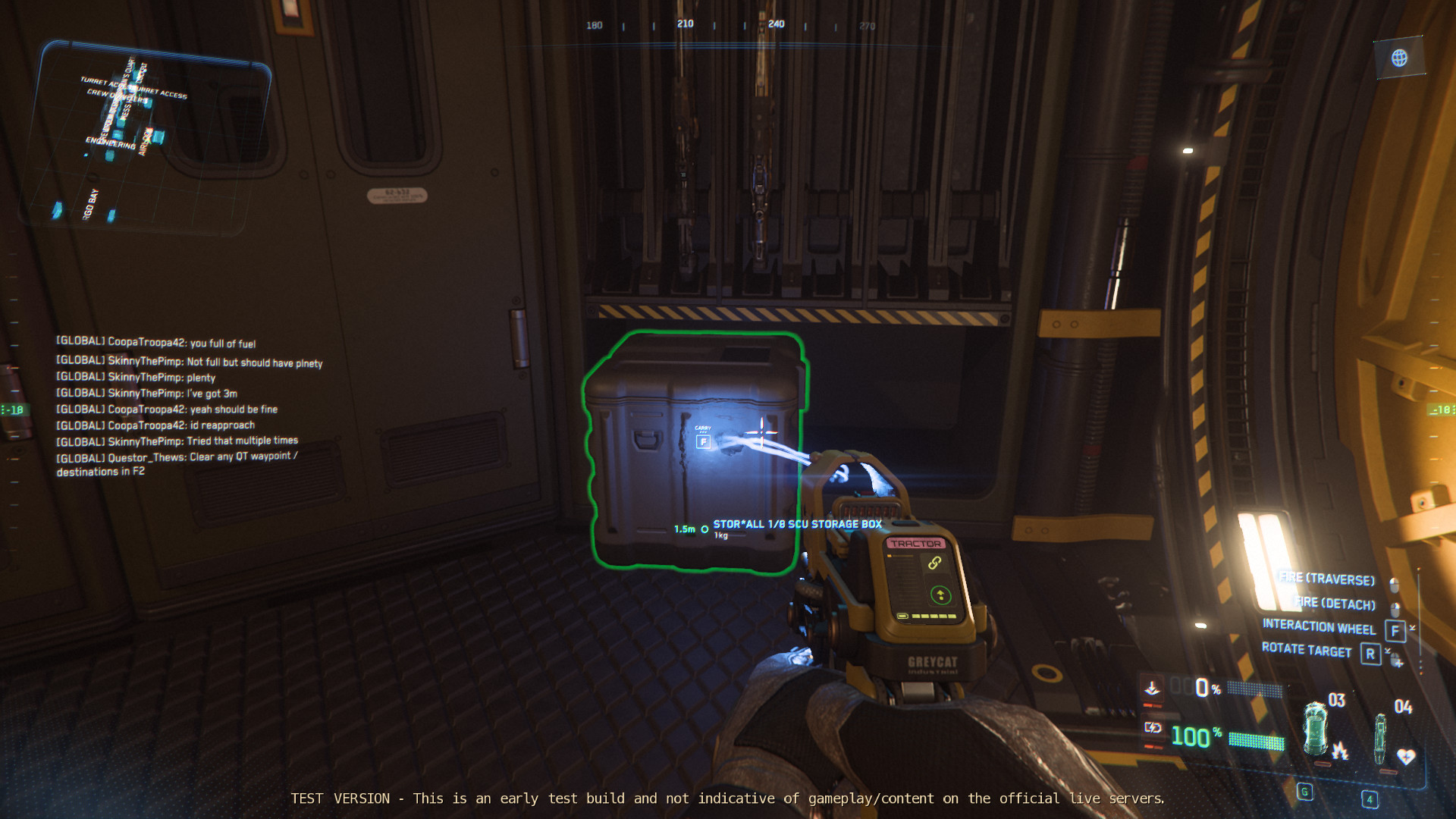Select the download capacity icon beside 0%
1456x819 pixels.
coord(1153,687)
